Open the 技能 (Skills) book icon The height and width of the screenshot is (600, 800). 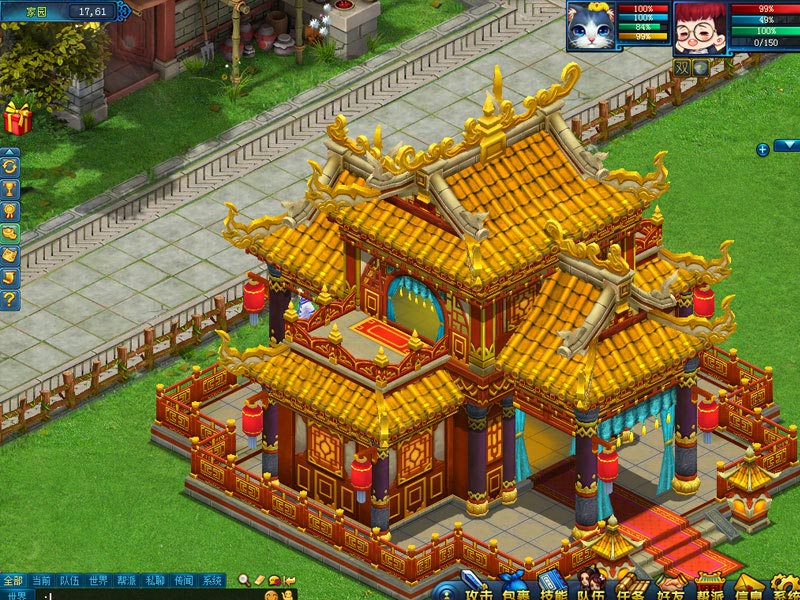pos(554,588)
